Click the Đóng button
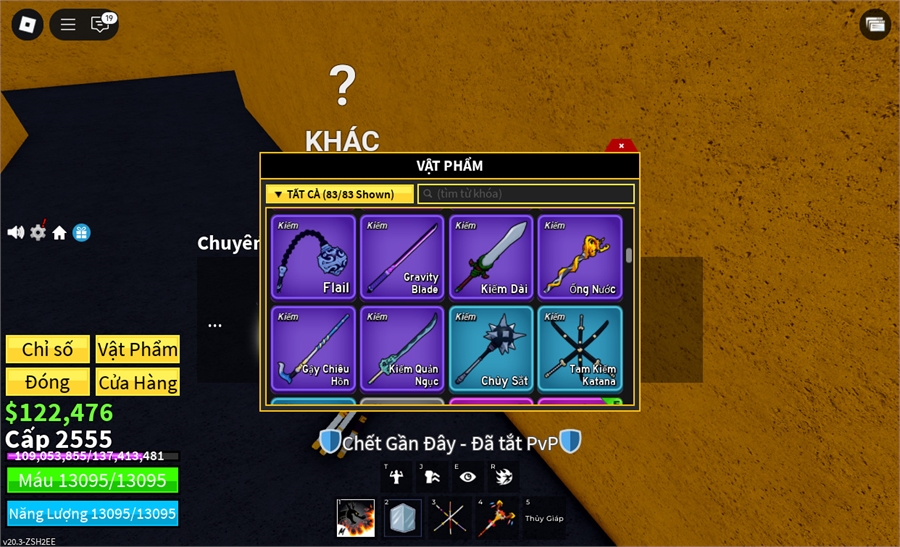This screenshot has height=547, width=900. pyautogui.click(x=48, y=382)
